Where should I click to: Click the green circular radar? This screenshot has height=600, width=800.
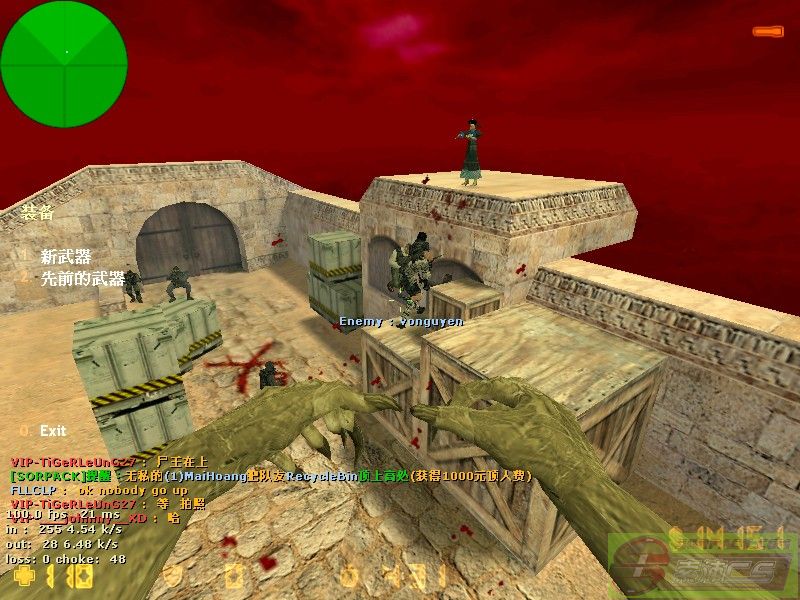(65, 52)
